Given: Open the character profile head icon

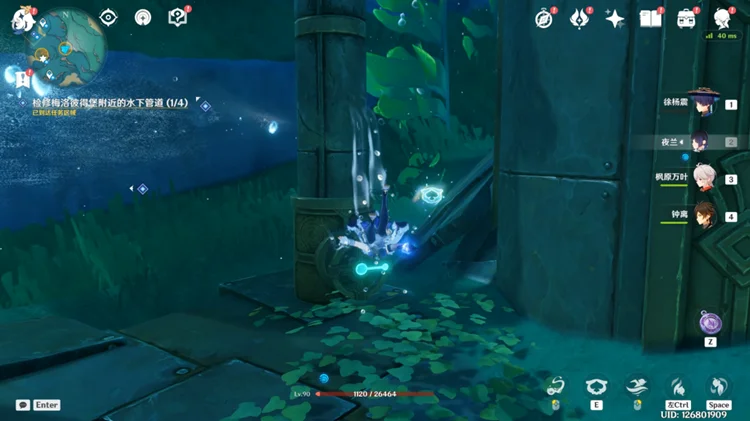Looking at the screenshot, I should pyautogui.click(x=722, y=18).
